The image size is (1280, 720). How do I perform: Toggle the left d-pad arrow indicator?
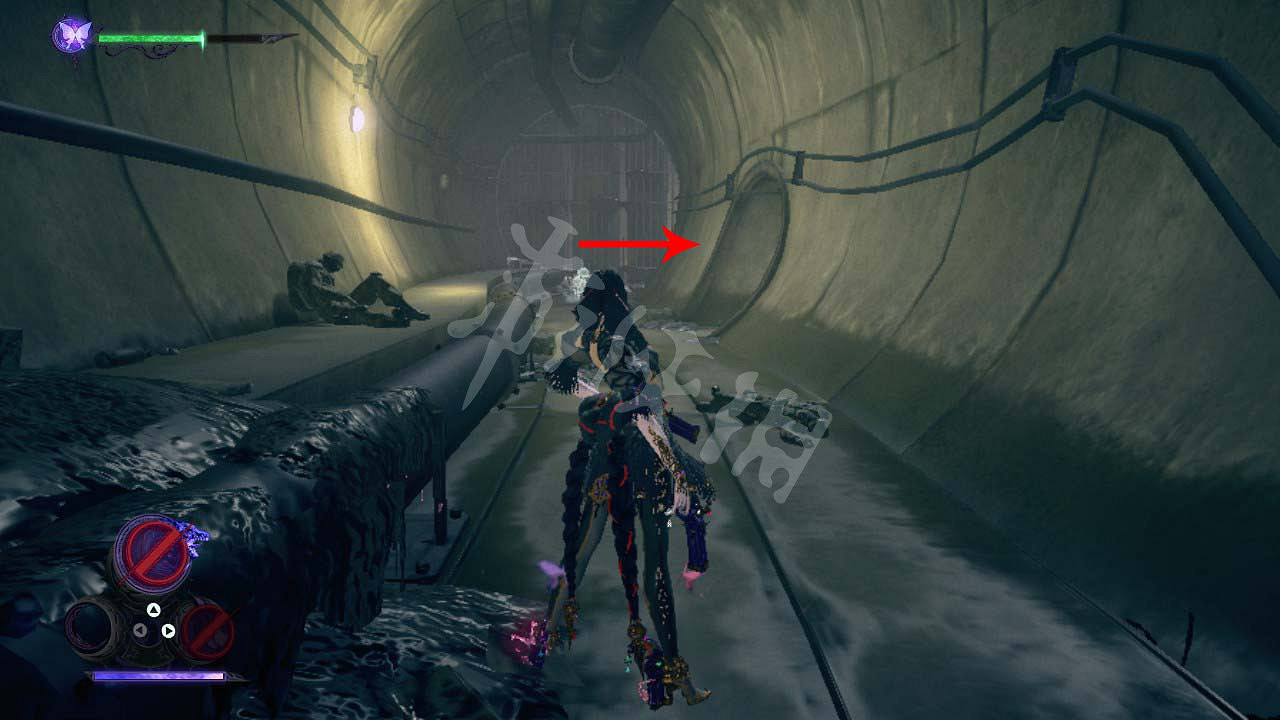tap(139, 630)
